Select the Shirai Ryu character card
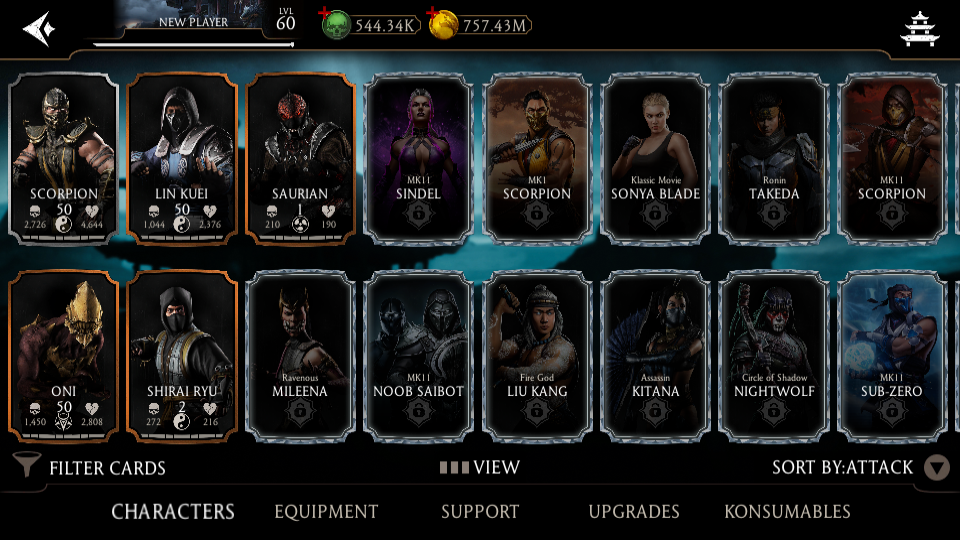The height and width of the screenshot is (540, 960). tap(182, 357)
